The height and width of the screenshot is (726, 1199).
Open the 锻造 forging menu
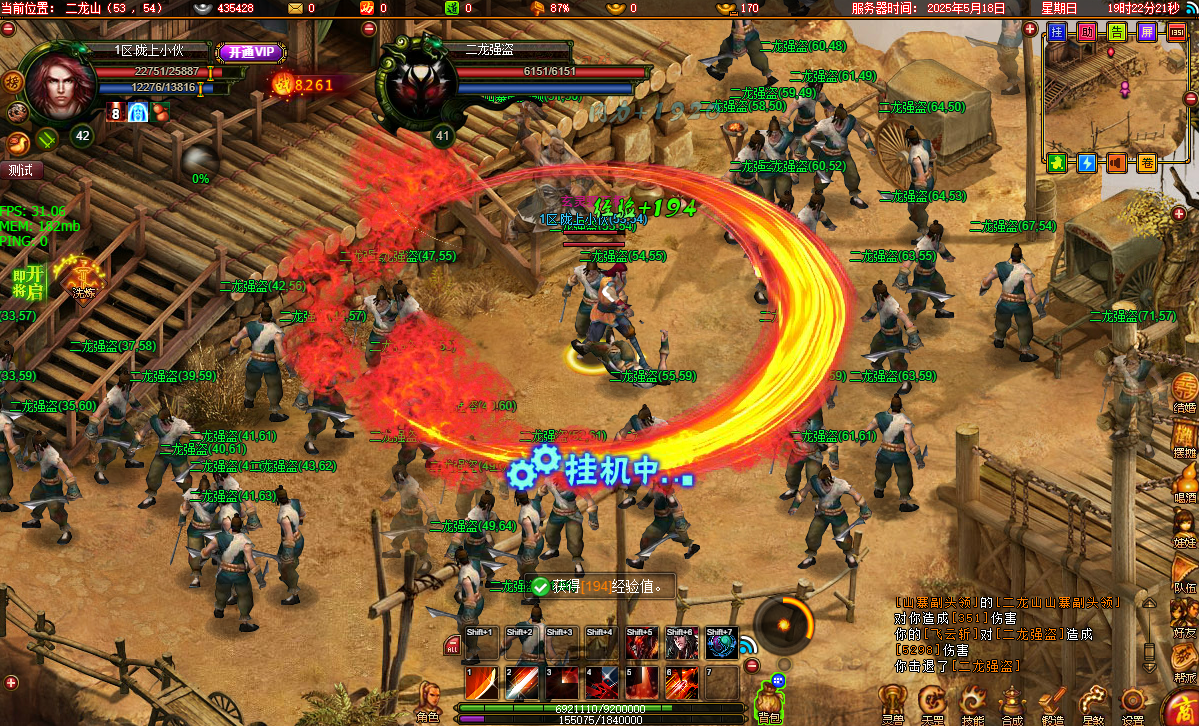tap(1052, 703)
